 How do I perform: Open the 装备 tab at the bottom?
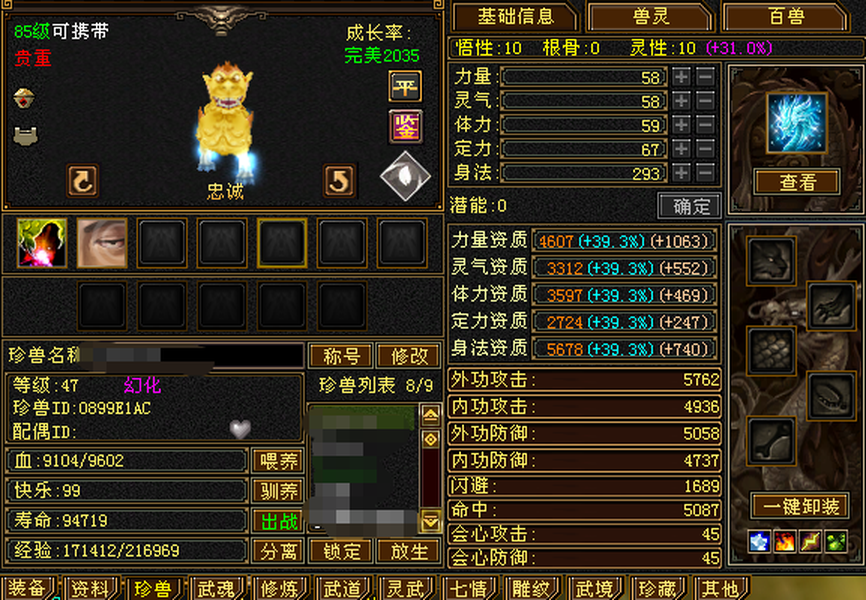coord(27,589)
